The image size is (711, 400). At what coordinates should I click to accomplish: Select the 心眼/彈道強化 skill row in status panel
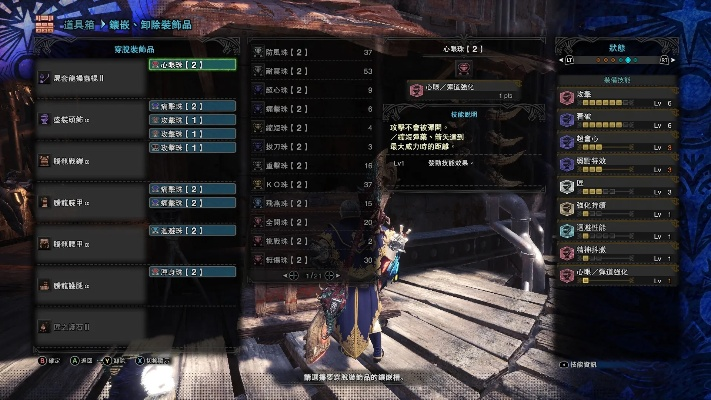click(615, 273)
